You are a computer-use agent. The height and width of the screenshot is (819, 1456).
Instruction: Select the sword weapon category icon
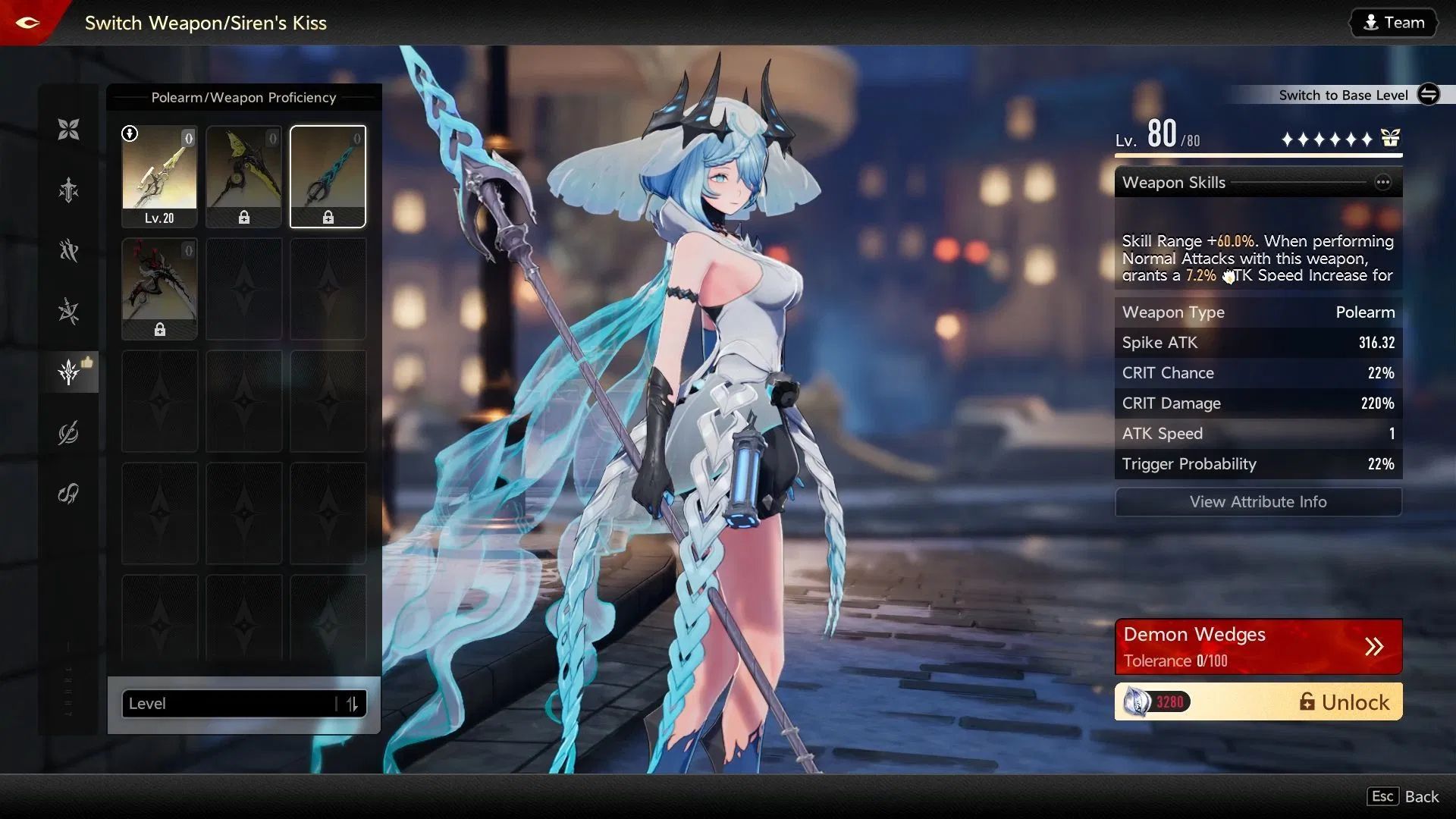pyautogui.click(x=68, y=190)
